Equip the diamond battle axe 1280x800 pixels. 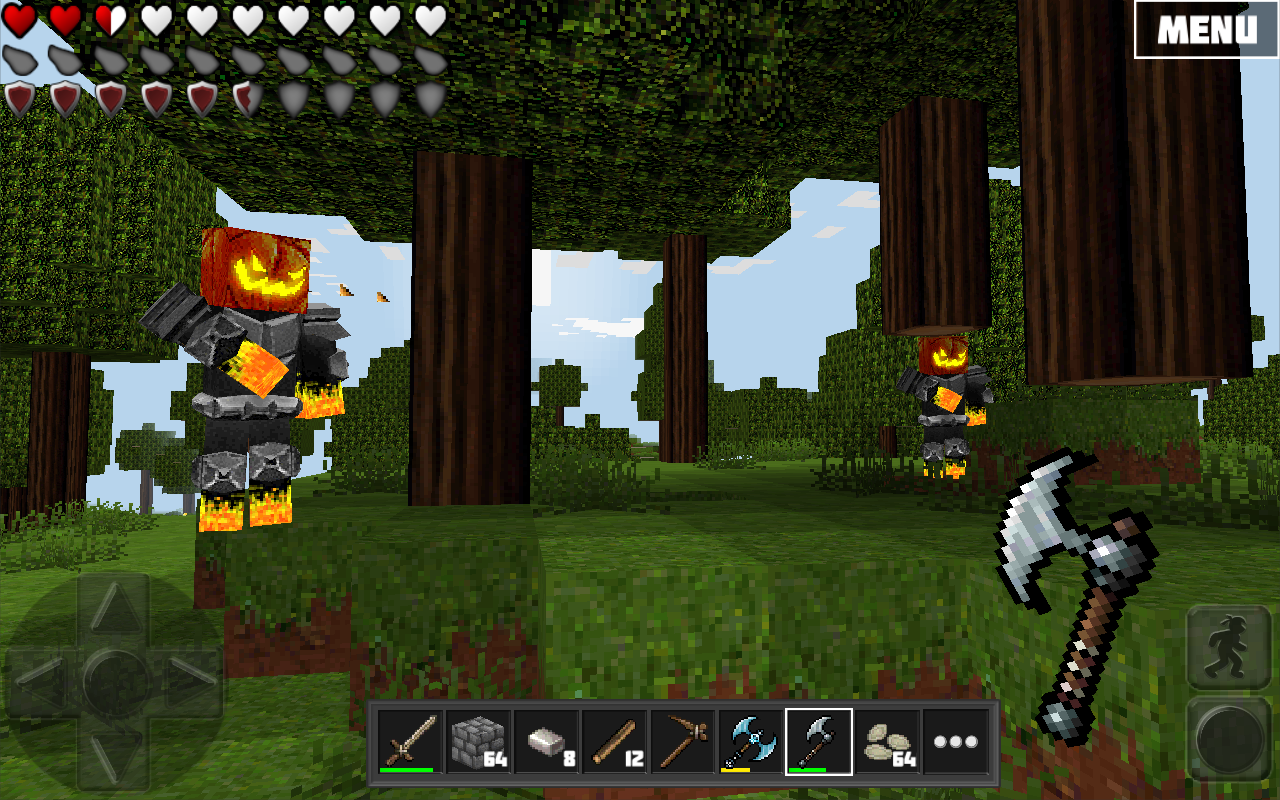click(x=751, y=740)
